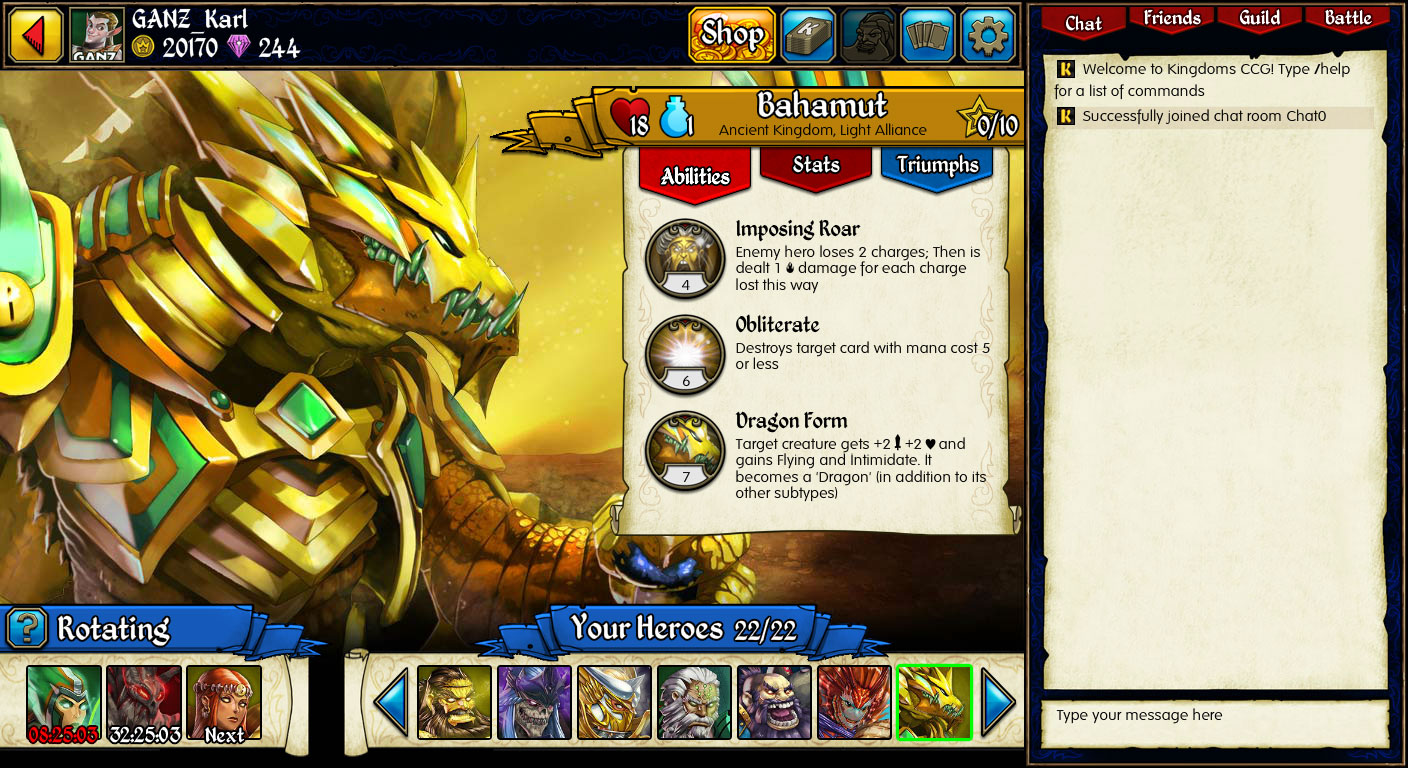
Task: Select the Obliterate ability icon
Action: pos(685,352)
